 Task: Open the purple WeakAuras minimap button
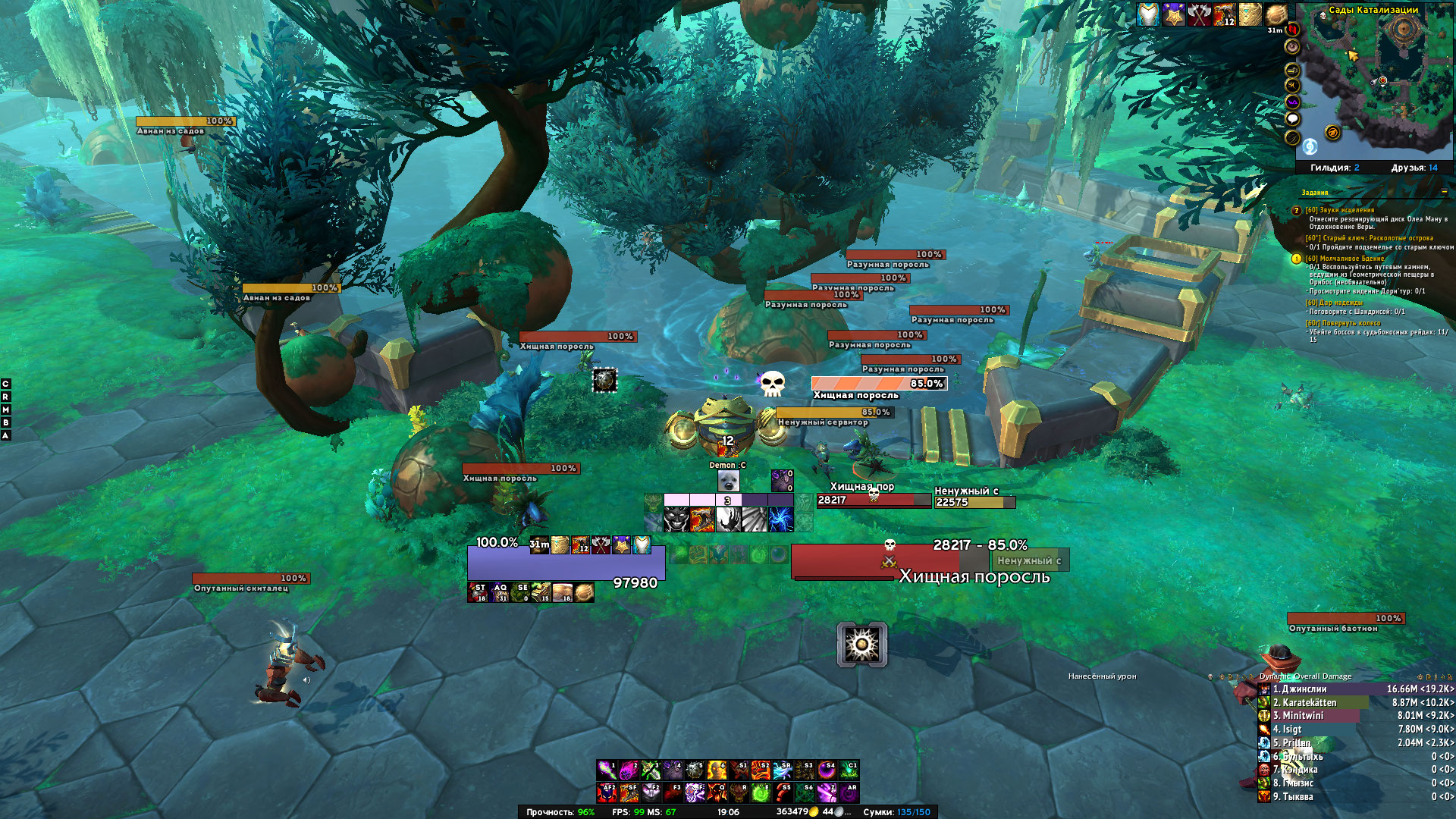pyautogui.click(x=1293, y=102)
